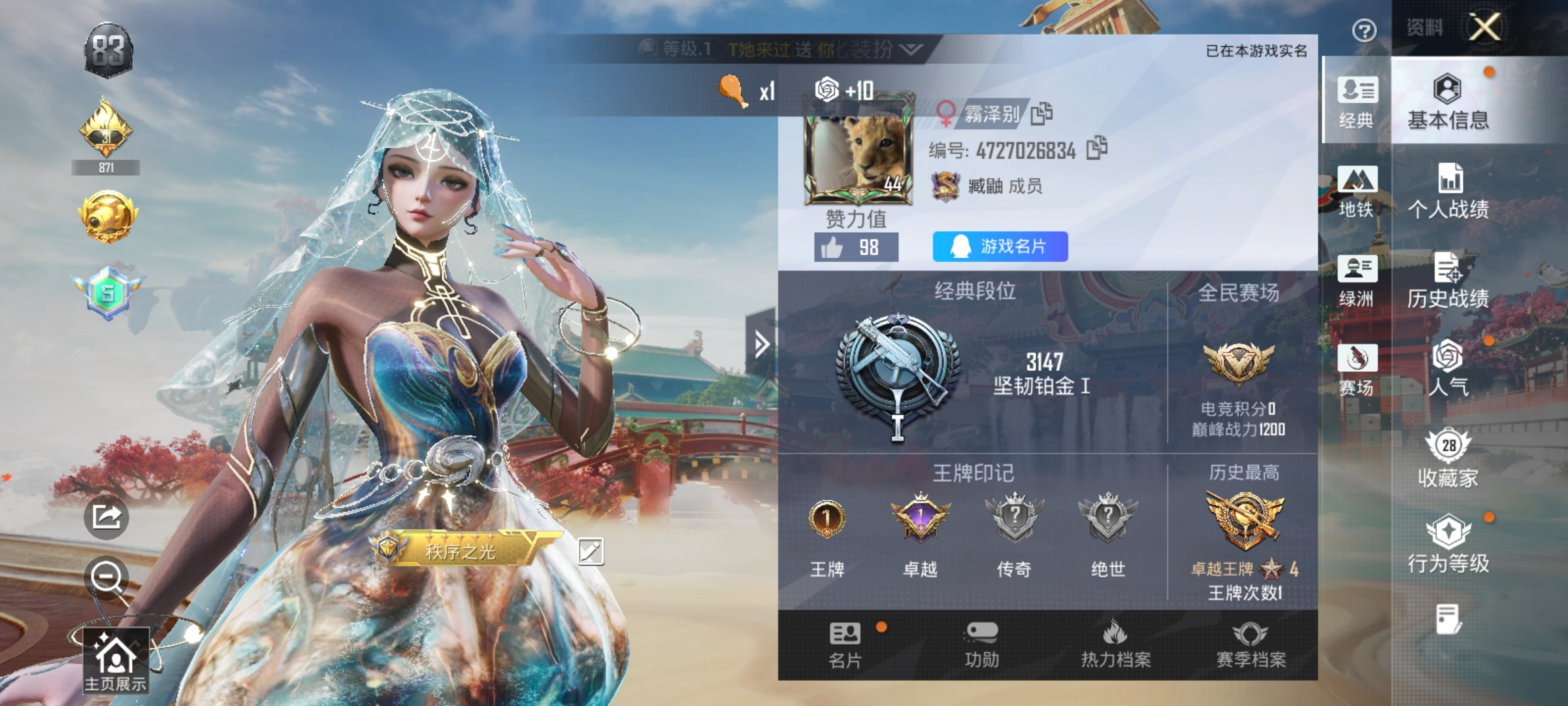The height and width of the screenshot is (706, 1568).
Task: Switch to the 地铁 mode tab
Action: 1358,196
